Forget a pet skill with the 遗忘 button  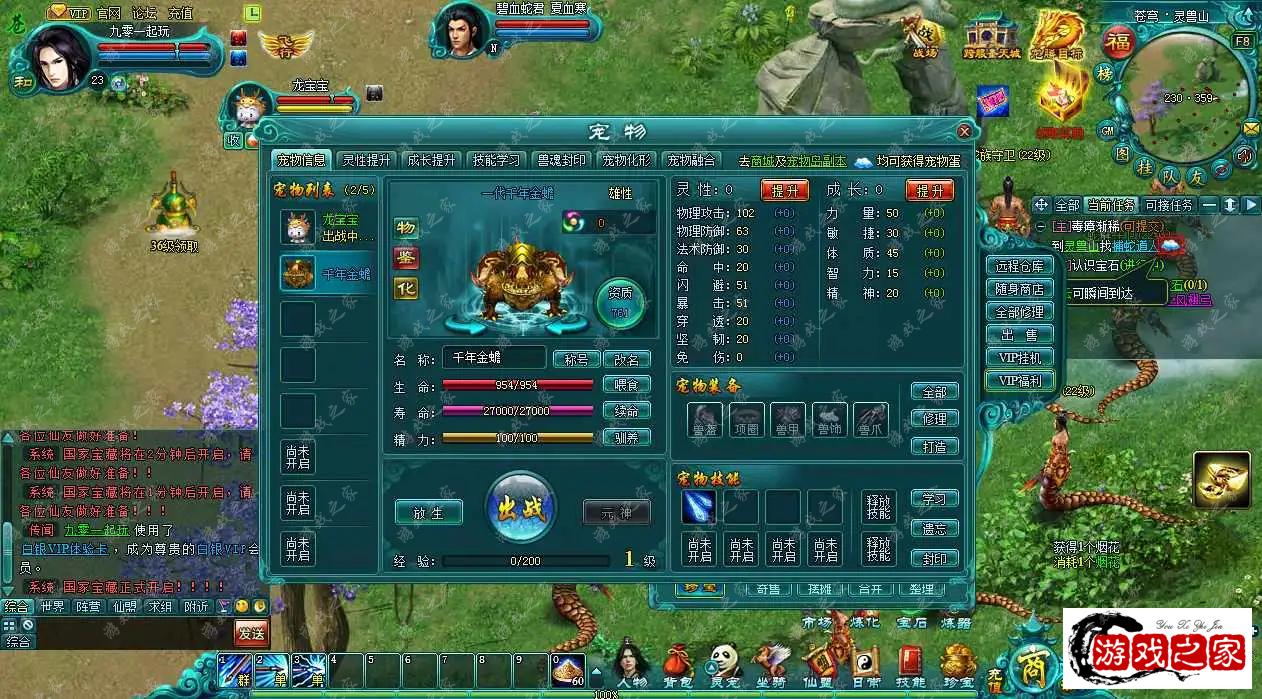pos(934,528)
